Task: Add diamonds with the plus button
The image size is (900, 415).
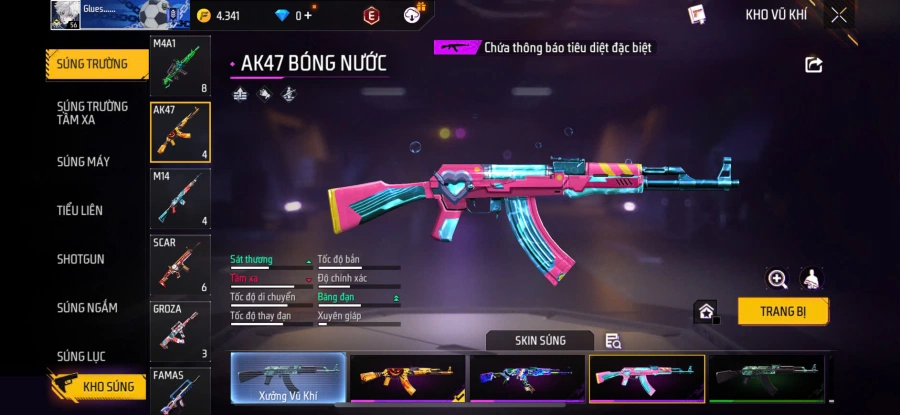Action: point(308,15)
